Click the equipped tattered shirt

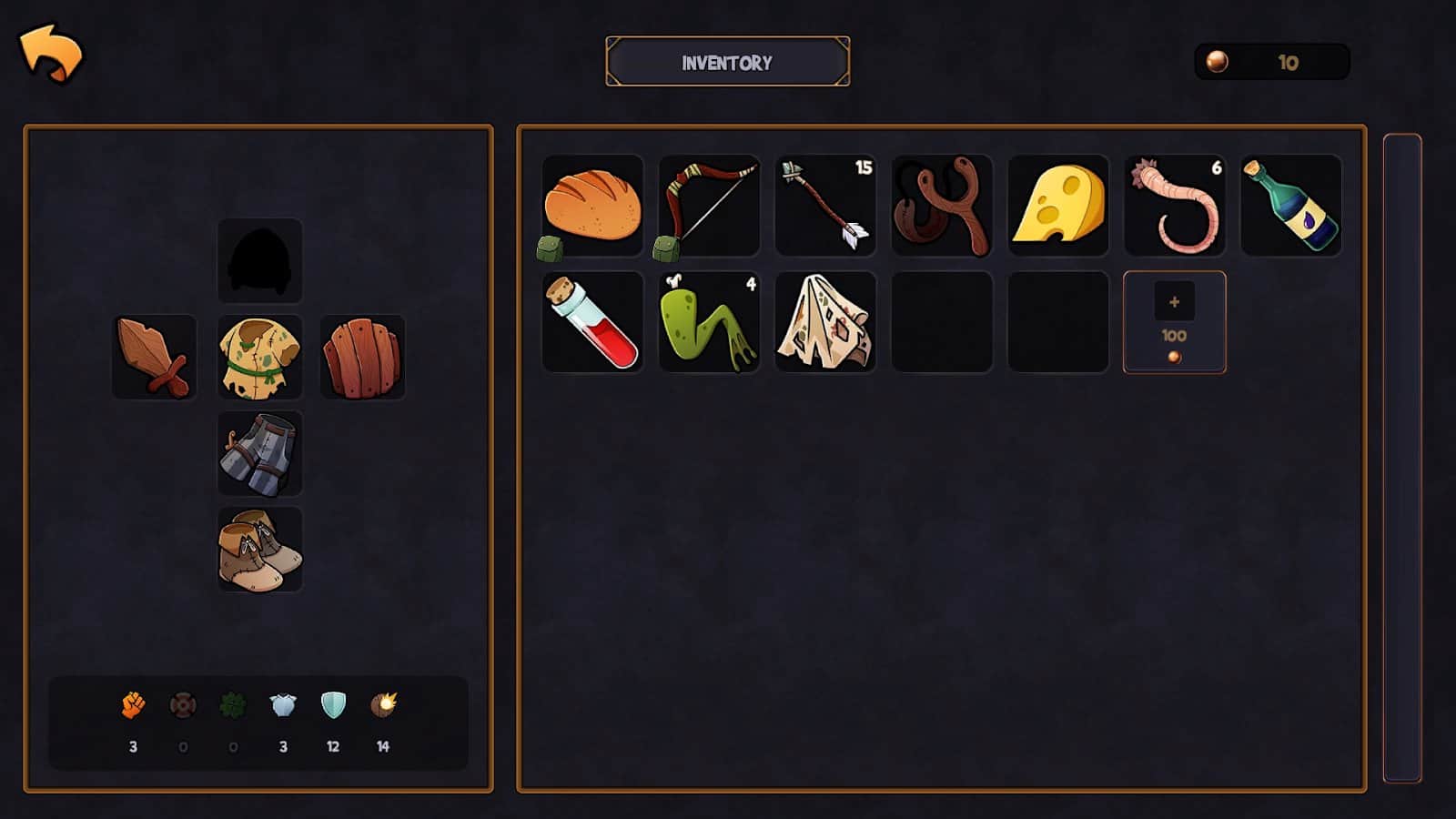pos(259,357)
